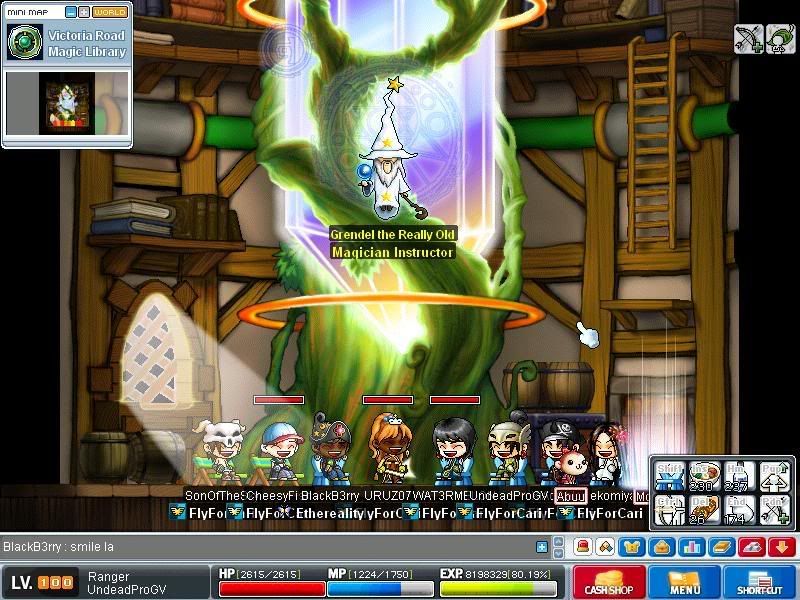Click the World map button
The image size is (800, 600).
point(110,12)
